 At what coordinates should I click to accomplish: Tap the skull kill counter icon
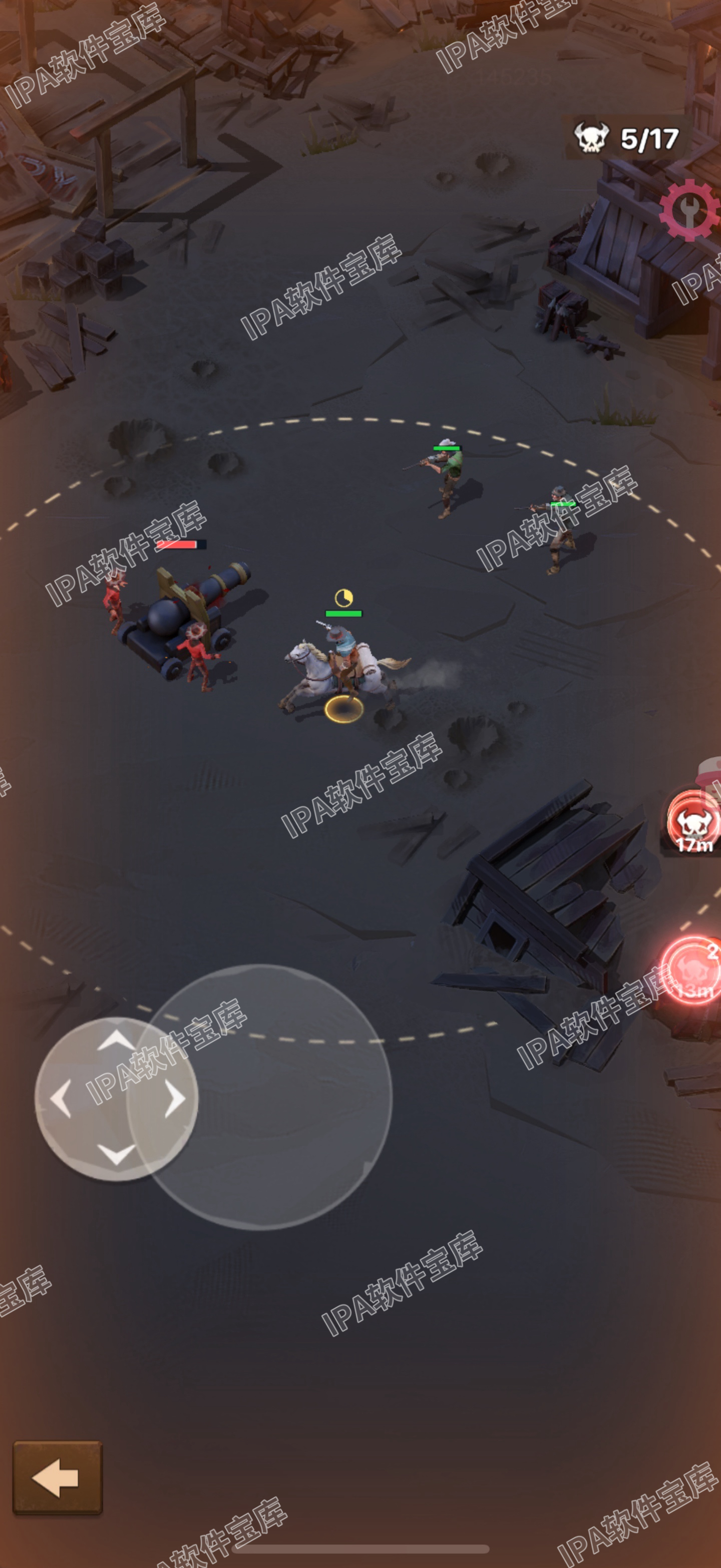pyautogui.click(x=591, y=137)
